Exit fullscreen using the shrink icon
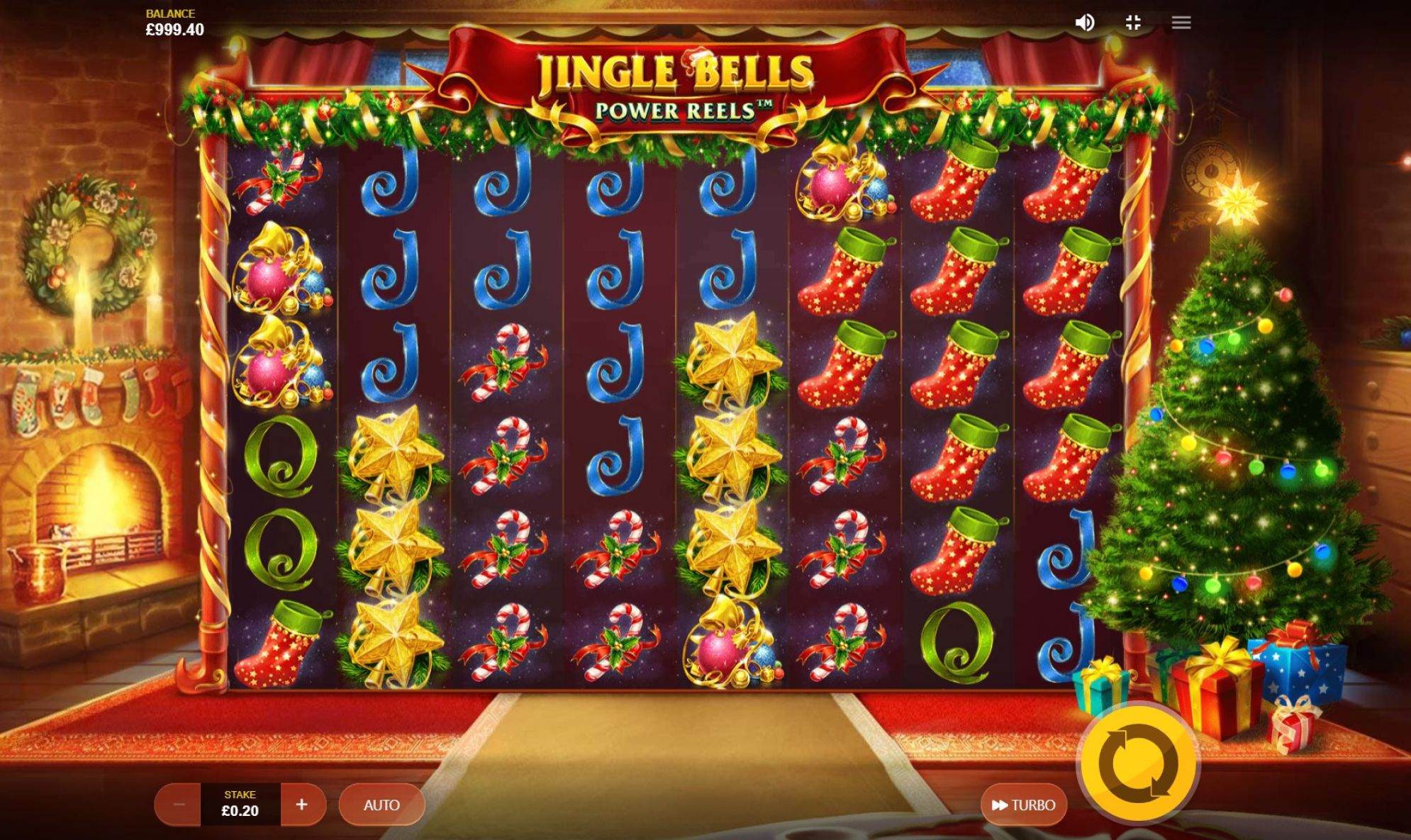The width and height of the screenshot is (1411, 840). 1133,23
